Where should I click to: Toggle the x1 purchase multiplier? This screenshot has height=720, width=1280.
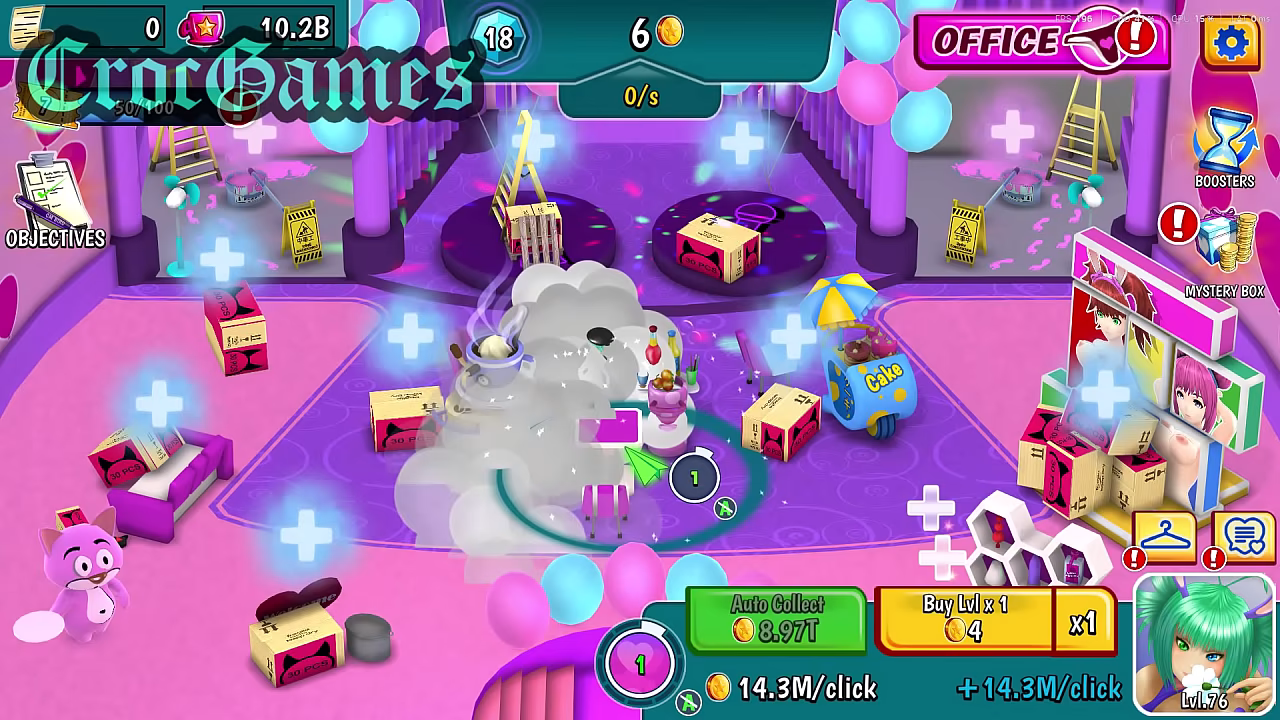tap(1083, 623)
